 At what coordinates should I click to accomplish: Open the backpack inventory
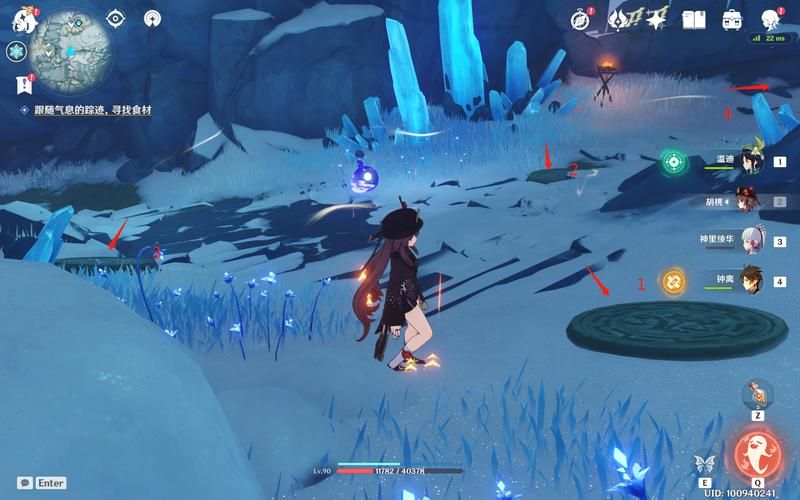(x=732, y=19)
